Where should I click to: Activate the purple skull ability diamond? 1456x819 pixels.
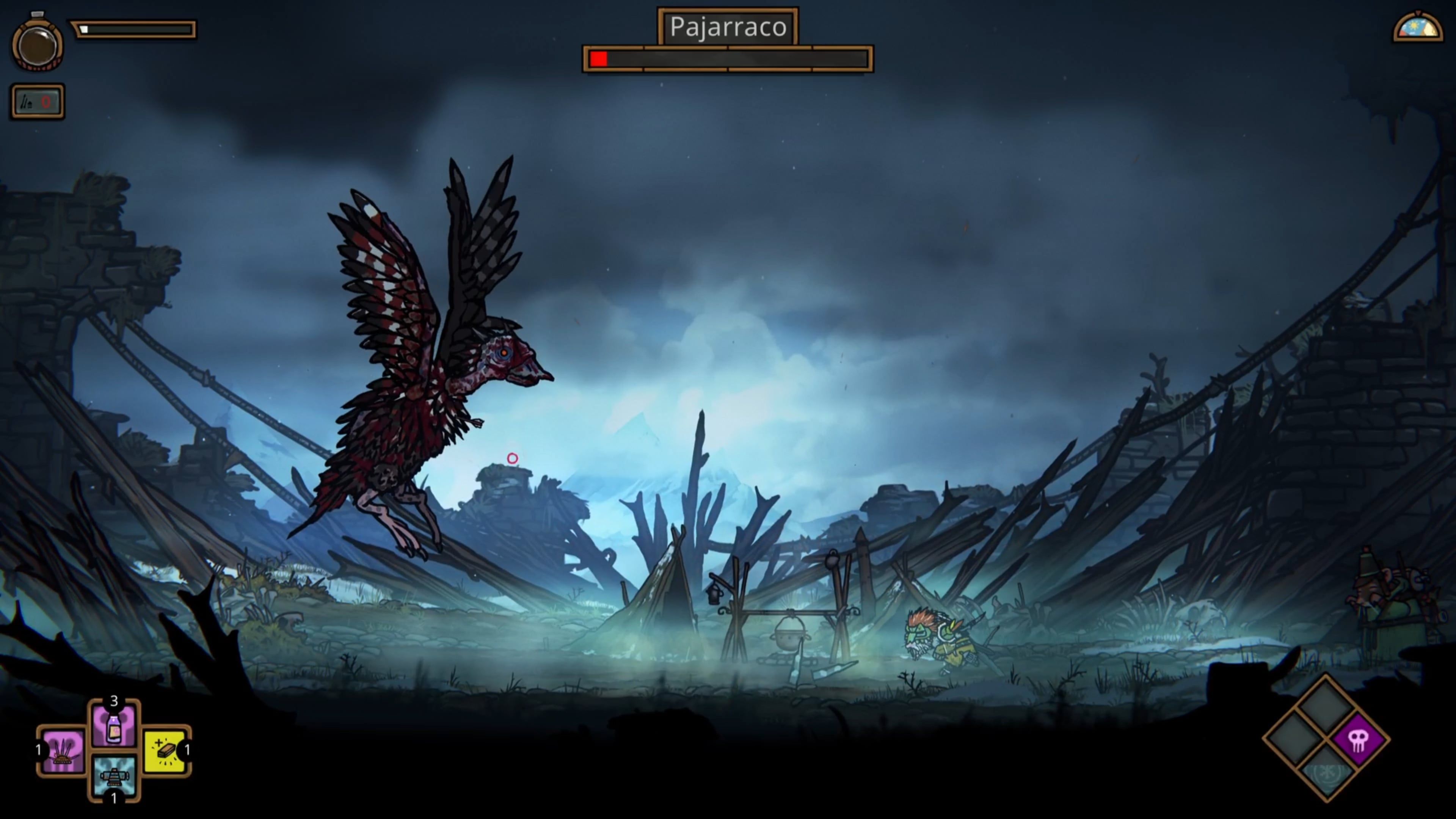(x=1359, y=739)
